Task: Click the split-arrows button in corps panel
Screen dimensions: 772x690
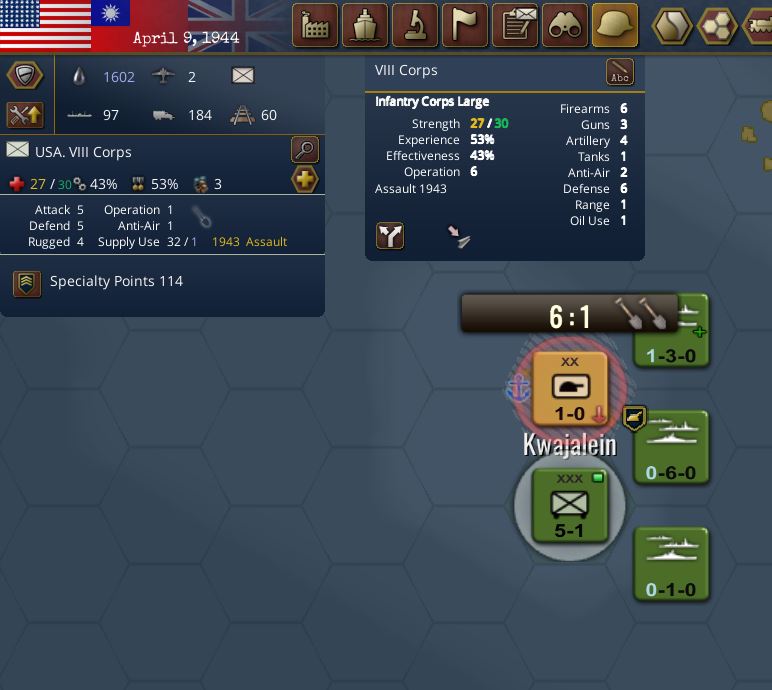Action: (390, 236)
